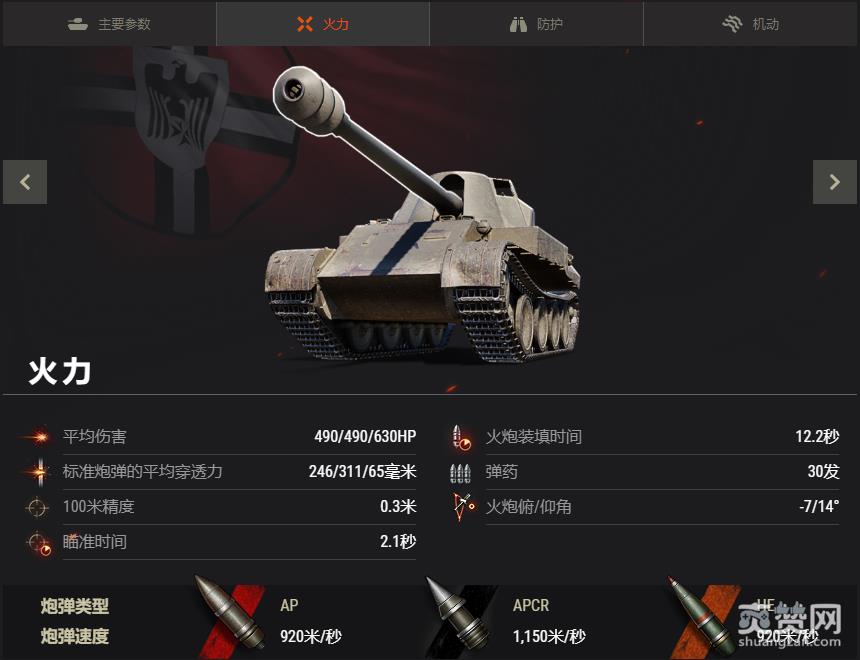Switch to the 主要参数 tab

(x=109, y=24)
